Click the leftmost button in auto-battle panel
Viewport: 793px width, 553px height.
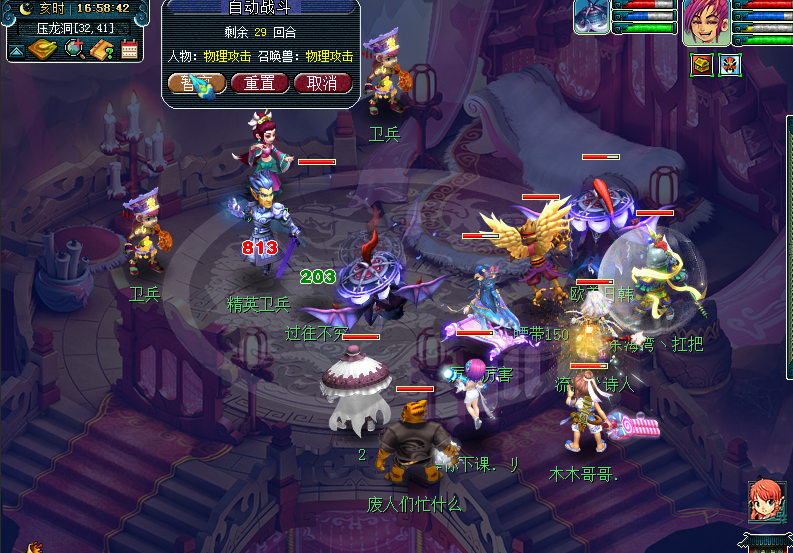195,83
